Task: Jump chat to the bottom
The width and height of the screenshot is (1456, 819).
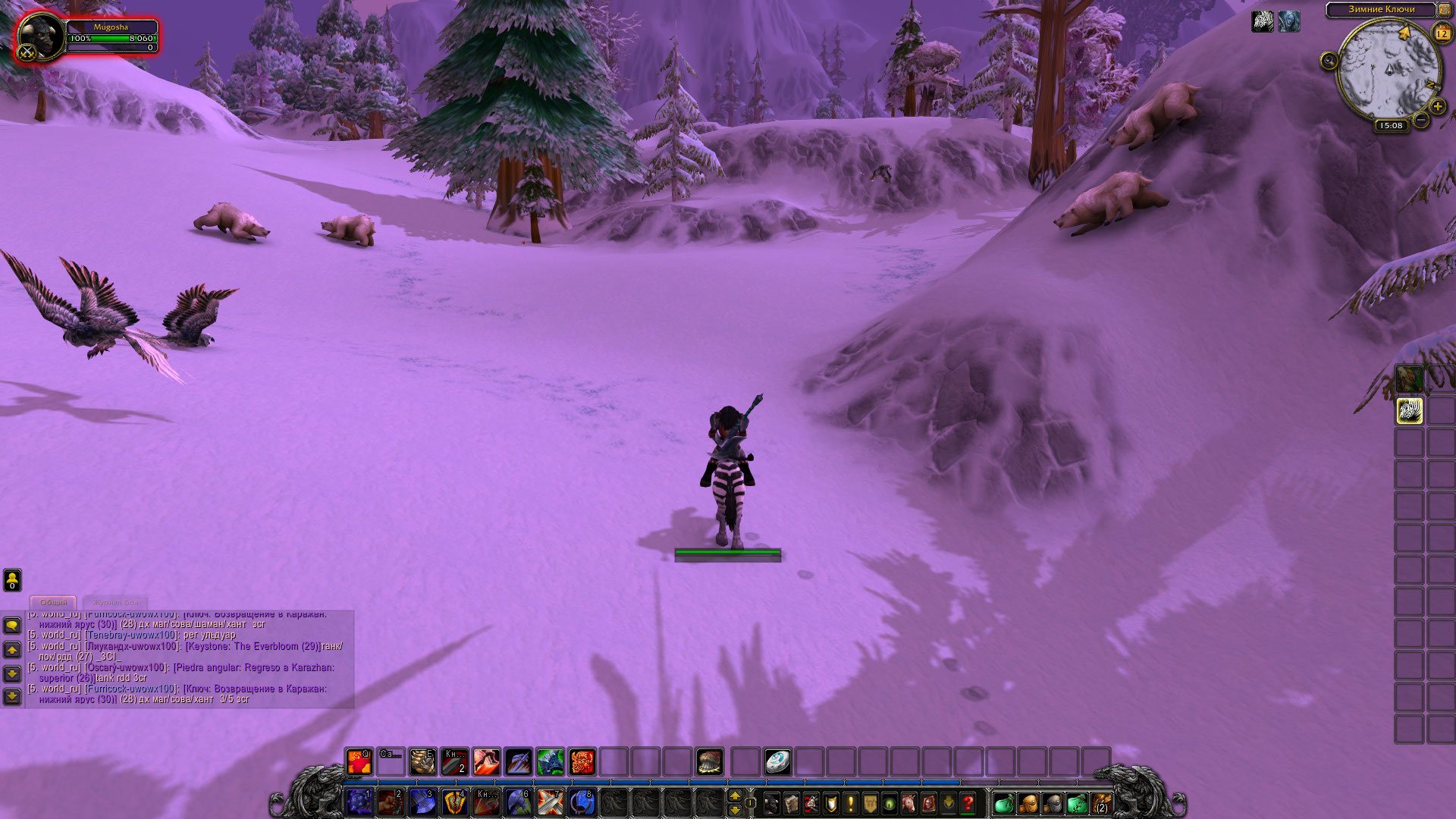Action: [12, 696]
